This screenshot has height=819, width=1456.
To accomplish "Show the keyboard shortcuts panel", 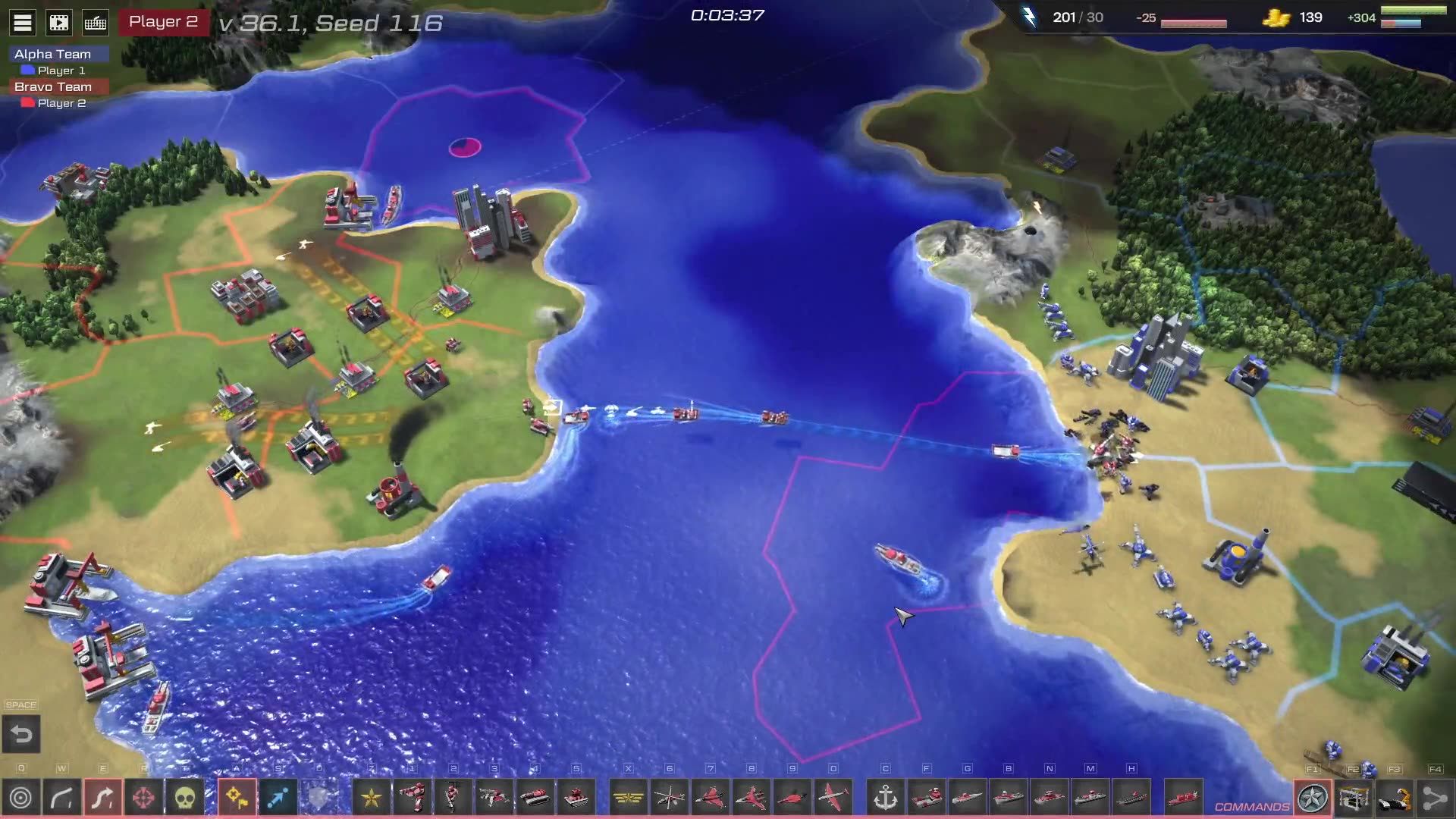I will pos(96,23).
